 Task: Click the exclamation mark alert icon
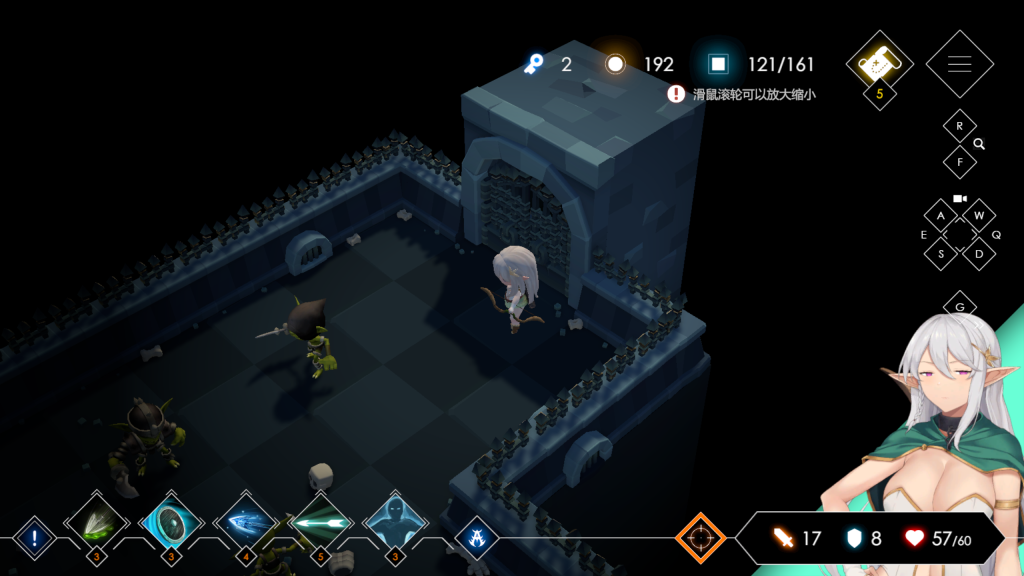coord(34,539)
